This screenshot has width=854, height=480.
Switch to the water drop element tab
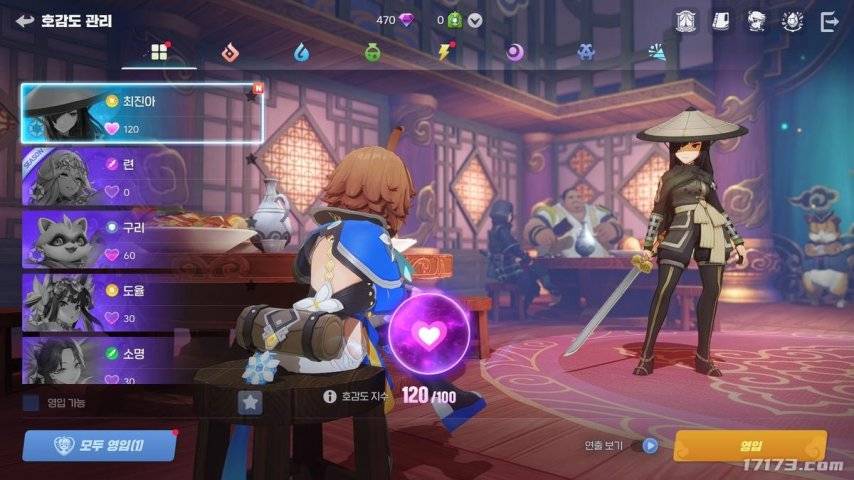tap(301, 51)
